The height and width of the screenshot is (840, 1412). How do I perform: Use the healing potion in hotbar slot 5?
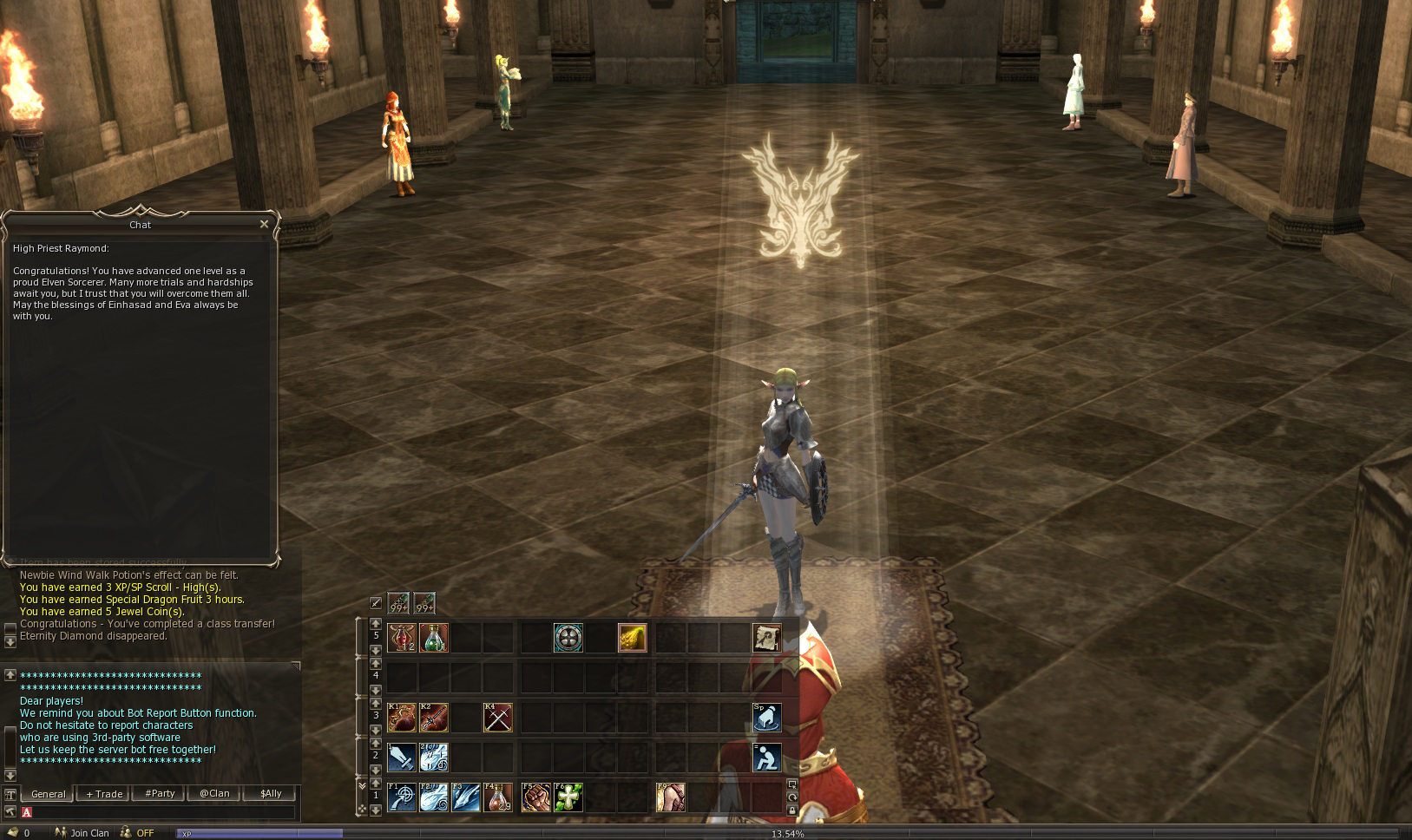click(x=434, y=638)
